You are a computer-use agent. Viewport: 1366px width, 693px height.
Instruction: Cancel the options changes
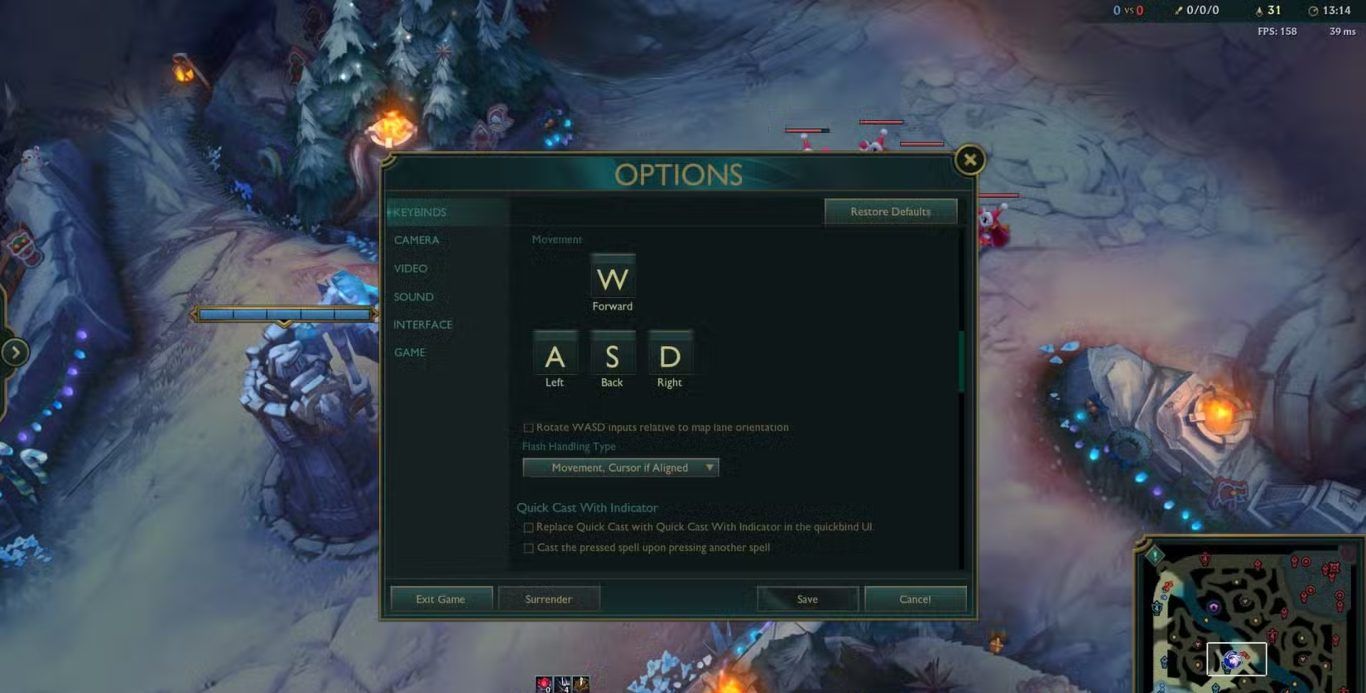915,599
